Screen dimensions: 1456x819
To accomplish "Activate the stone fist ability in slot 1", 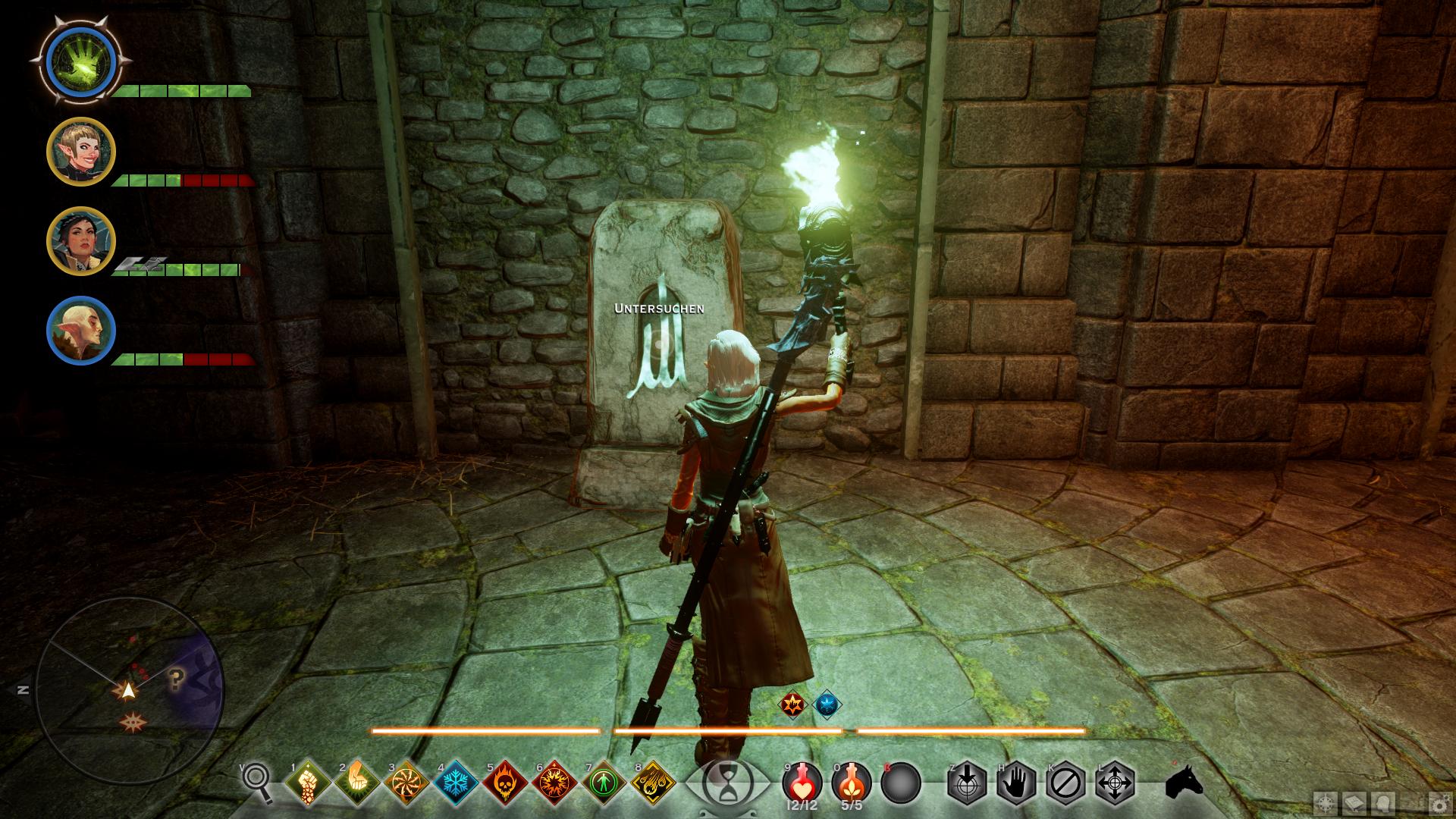I will point(308,783).
